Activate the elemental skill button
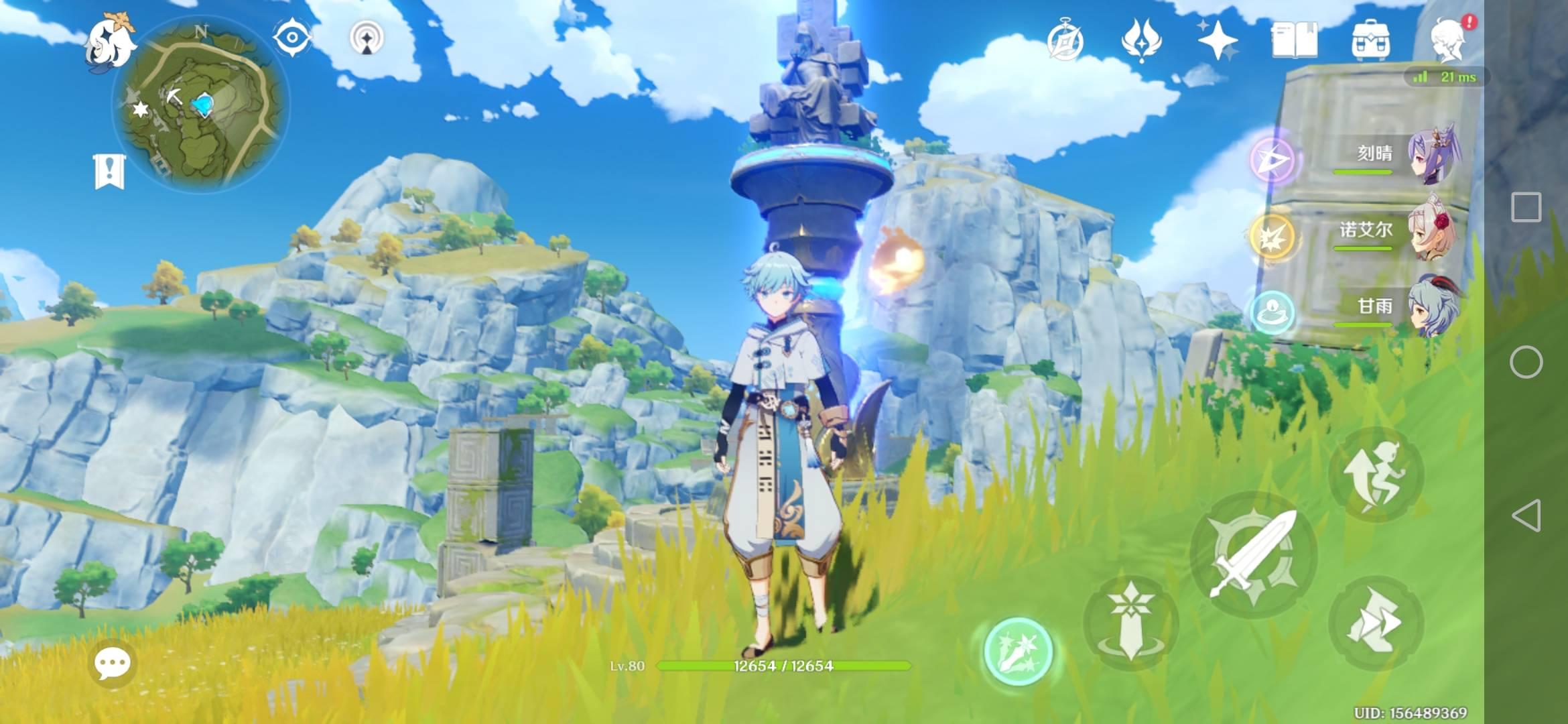The image size is (1568, 724). tap(1130, 623)
